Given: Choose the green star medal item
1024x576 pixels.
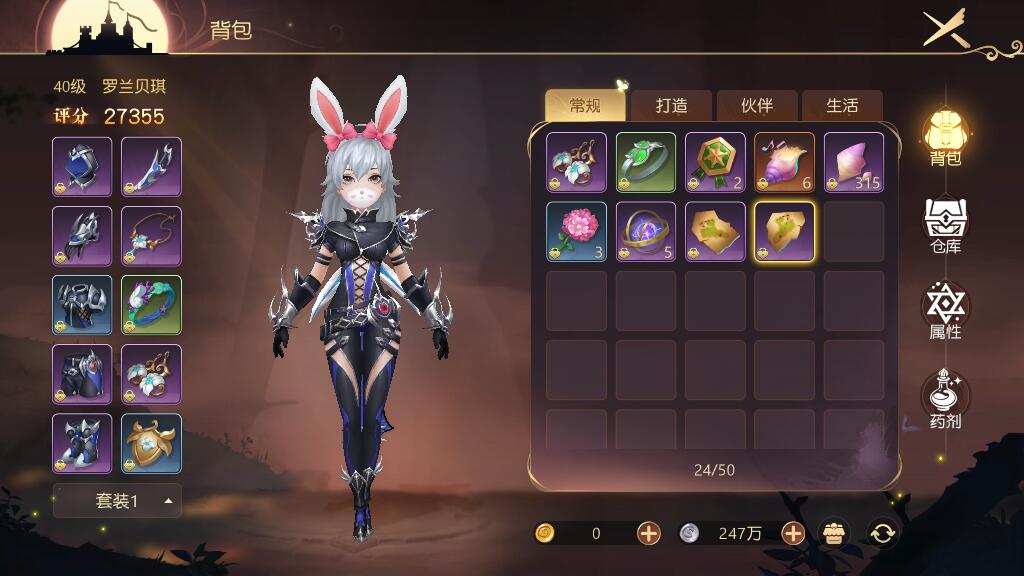Looking at the screenshot, I should (x=715, y=162).
